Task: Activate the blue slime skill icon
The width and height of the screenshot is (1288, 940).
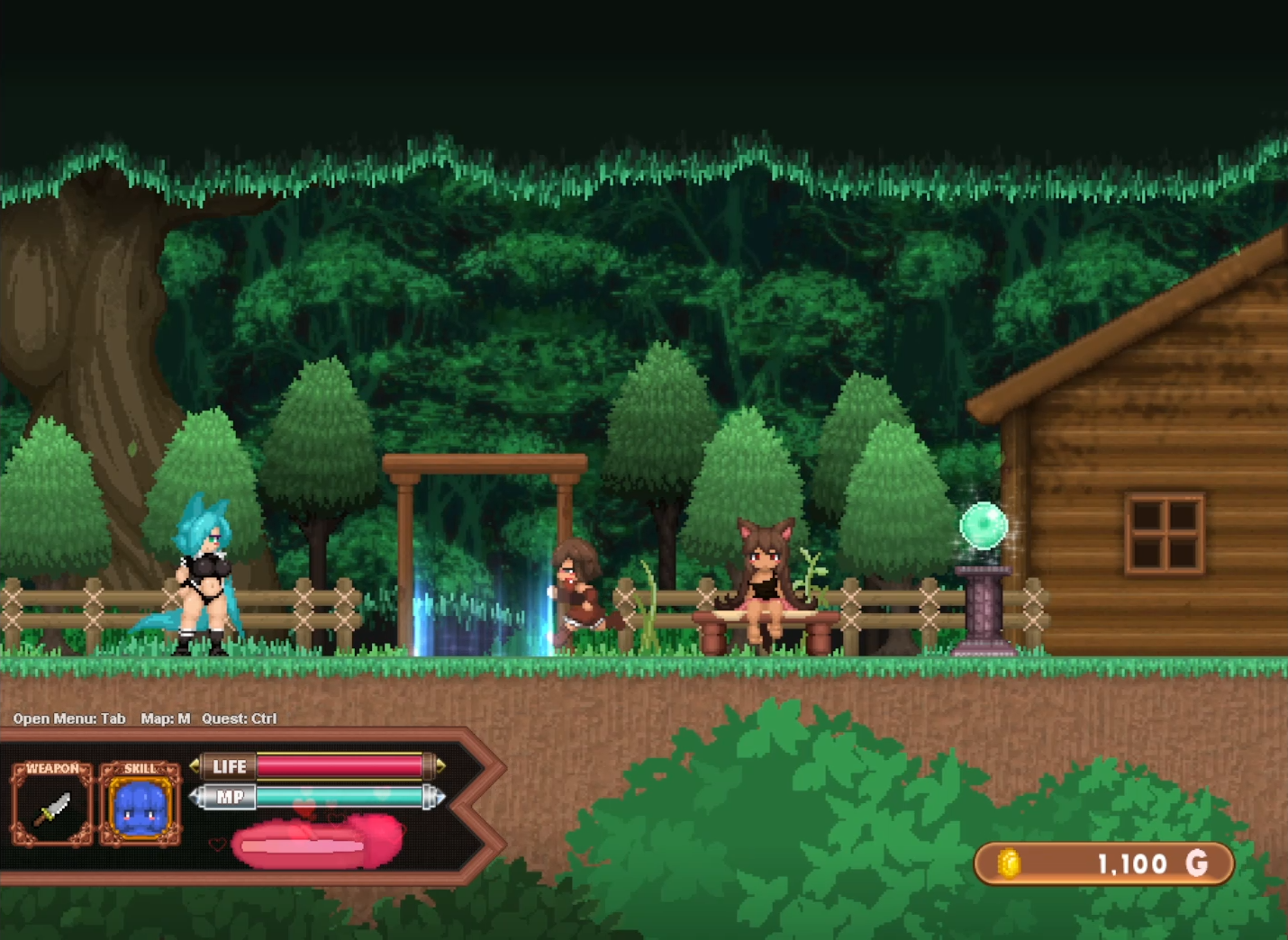Action: click(140, 808)
